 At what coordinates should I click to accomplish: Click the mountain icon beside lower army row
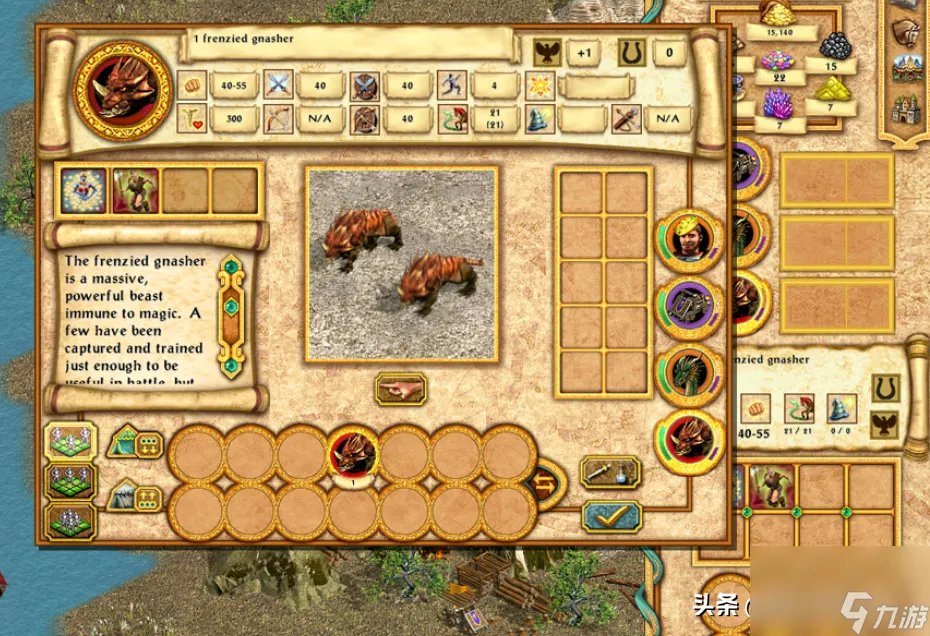(135, 494)
